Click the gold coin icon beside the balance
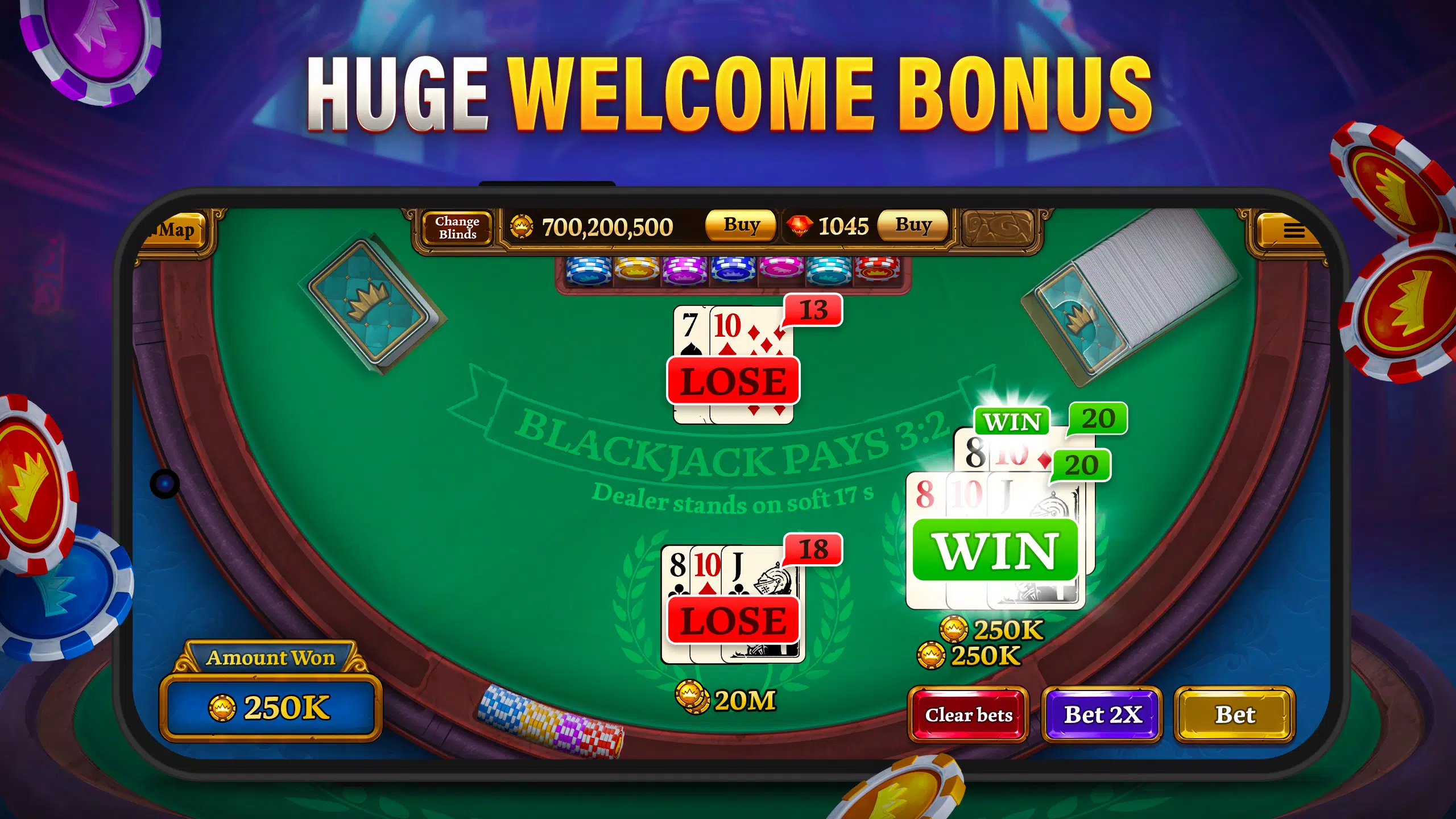This screenshot has height=819, width=1456. tap(521, 226)
